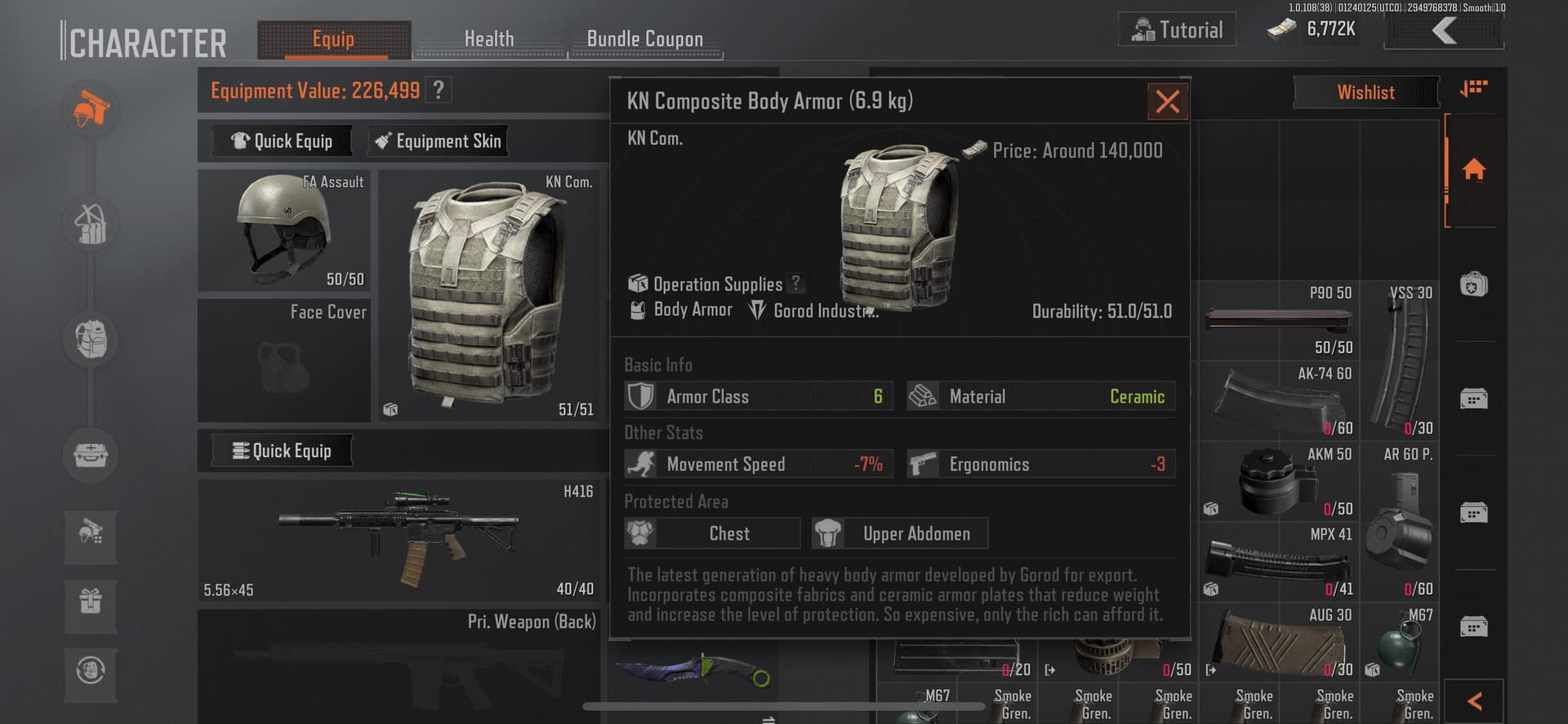Select the equipped KN Com. armor slot
Screen dimensions: 1568x724
(488, 295)
